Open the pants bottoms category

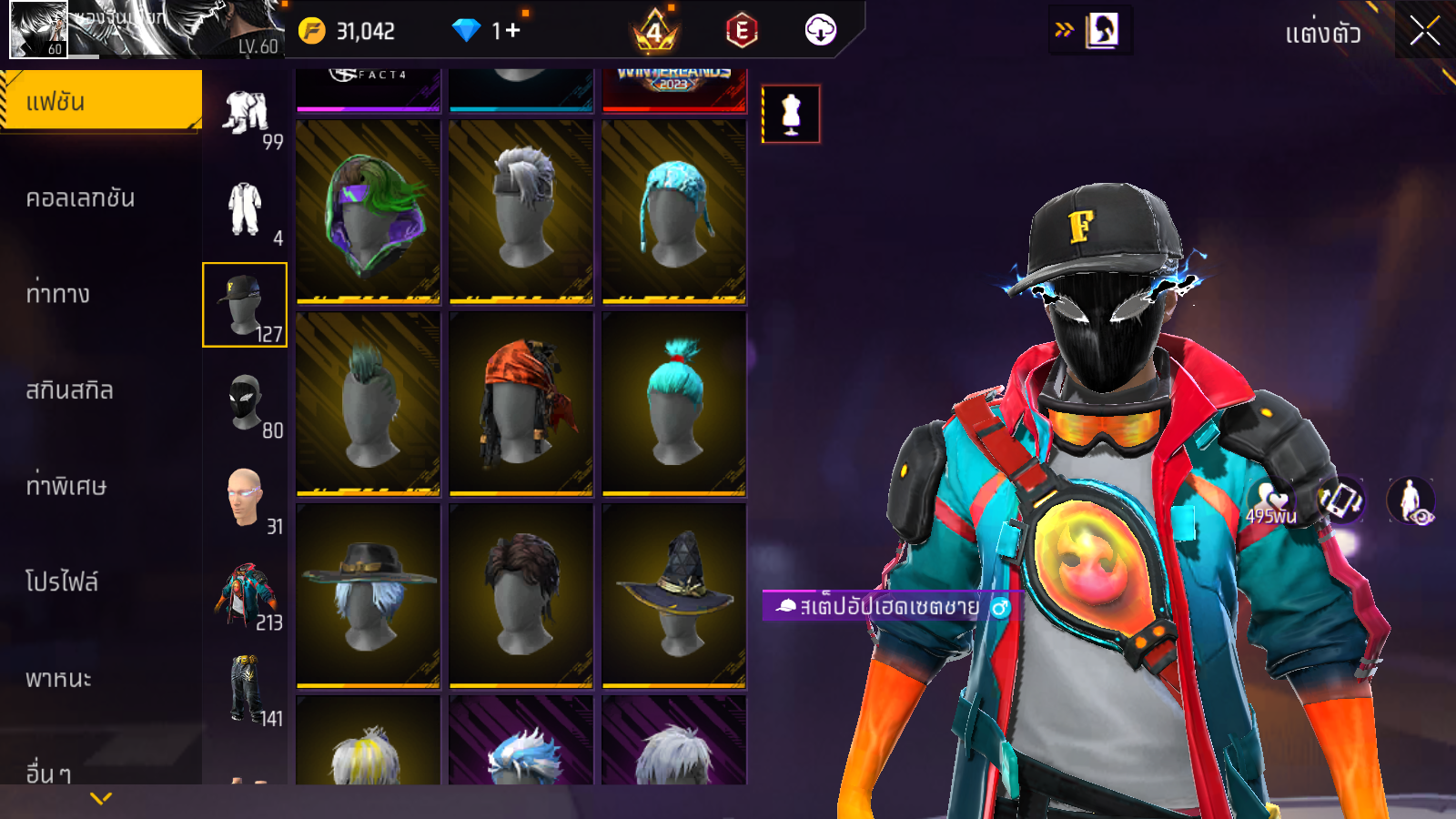tap(244, 689)
